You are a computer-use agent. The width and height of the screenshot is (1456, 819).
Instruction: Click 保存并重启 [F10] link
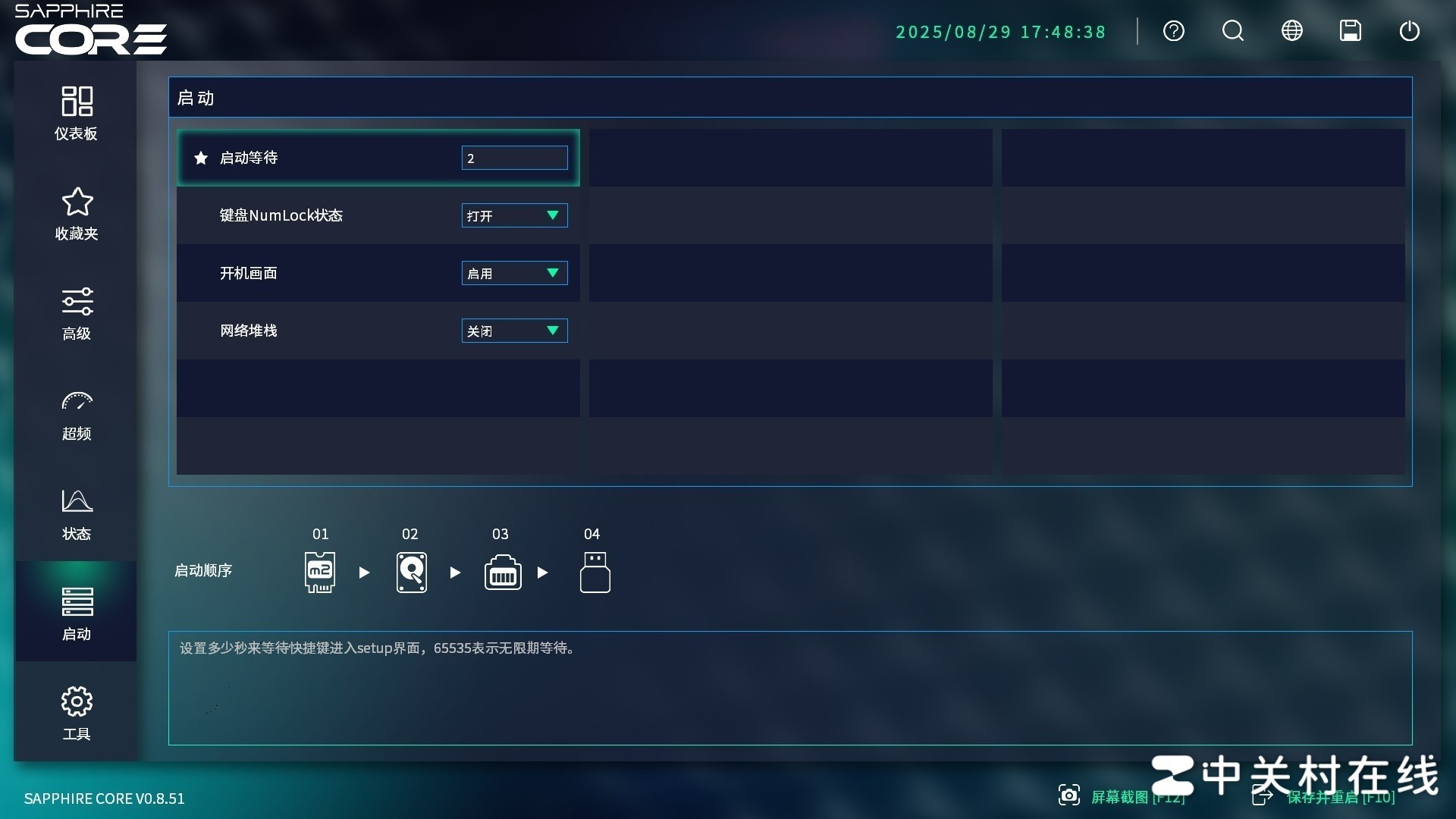coord(1340,797)
